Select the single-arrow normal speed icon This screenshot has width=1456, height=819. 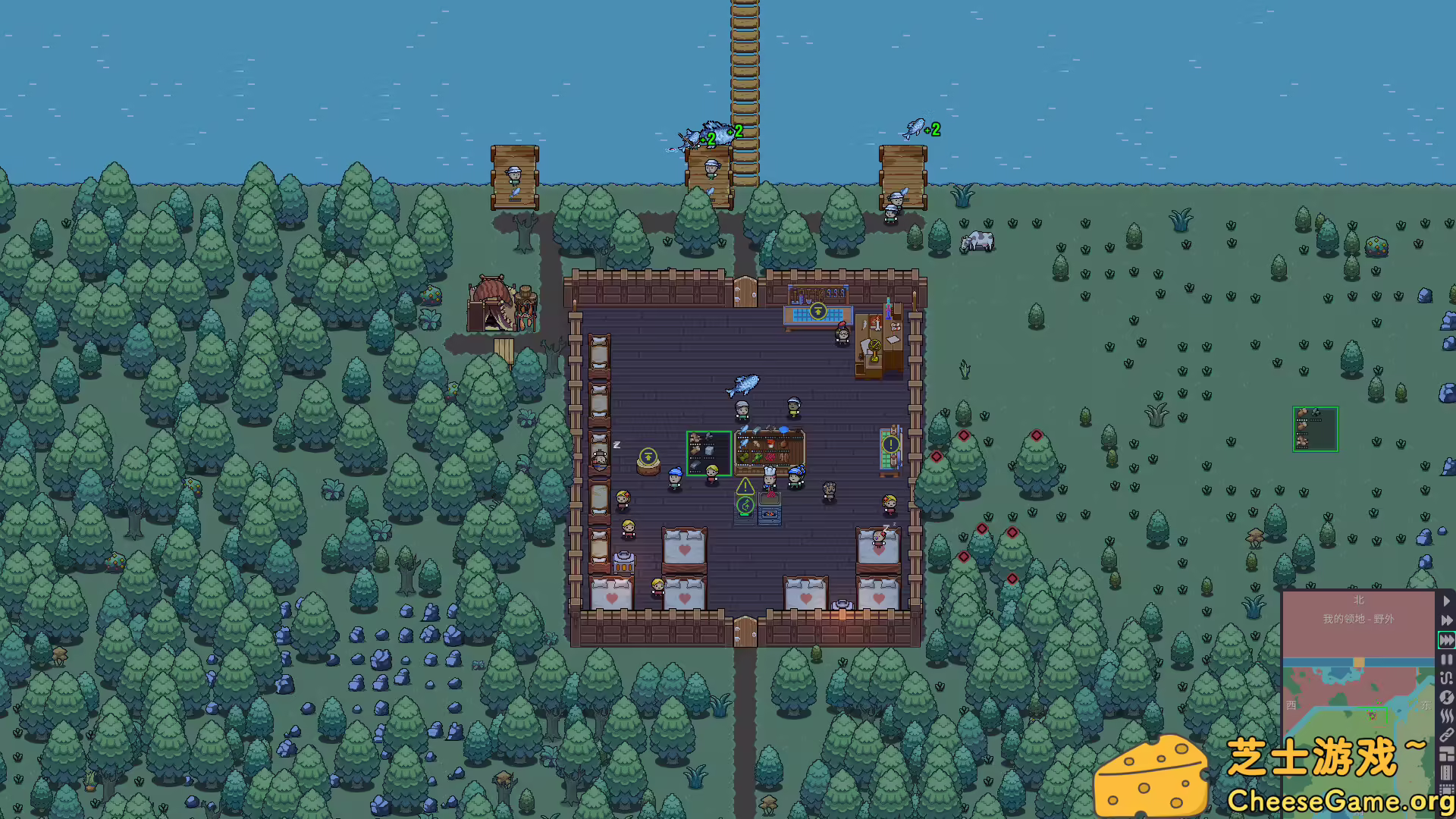(x=1447, y=600)
